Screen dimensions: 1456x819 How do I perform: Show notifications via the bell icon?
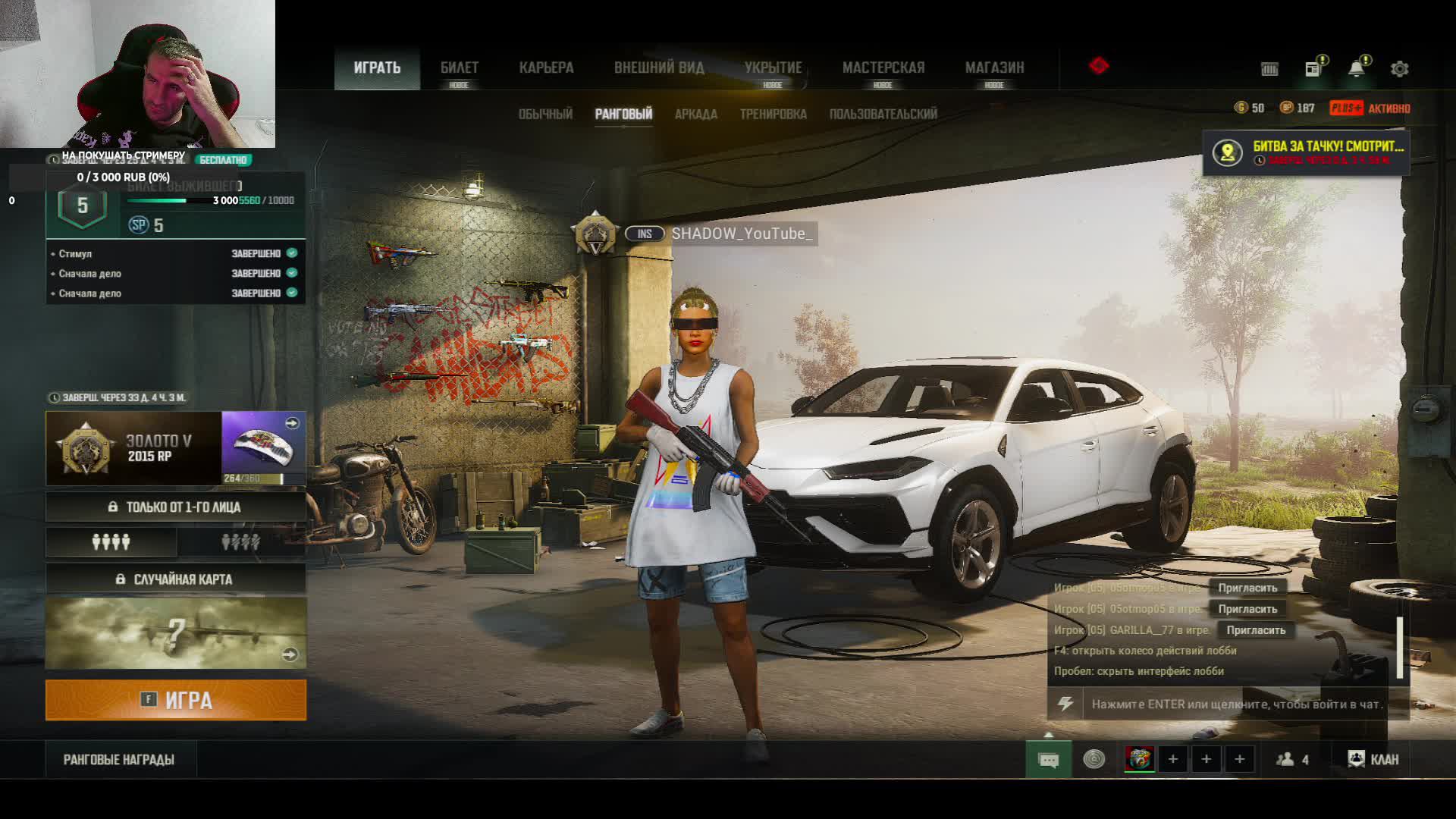pyautogui.click(x=1356, y=69)
